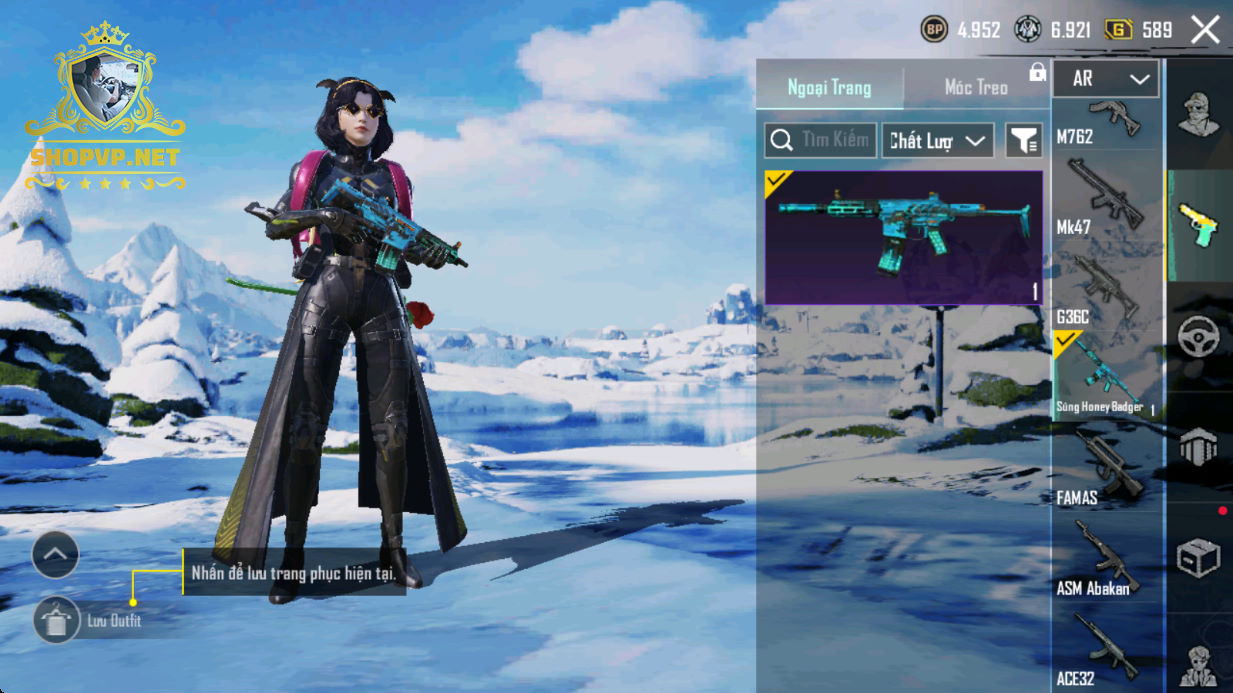Open the Chất Lượng sort dropdown
Screen dimensions: 1233x693
(x=937, y=141)
